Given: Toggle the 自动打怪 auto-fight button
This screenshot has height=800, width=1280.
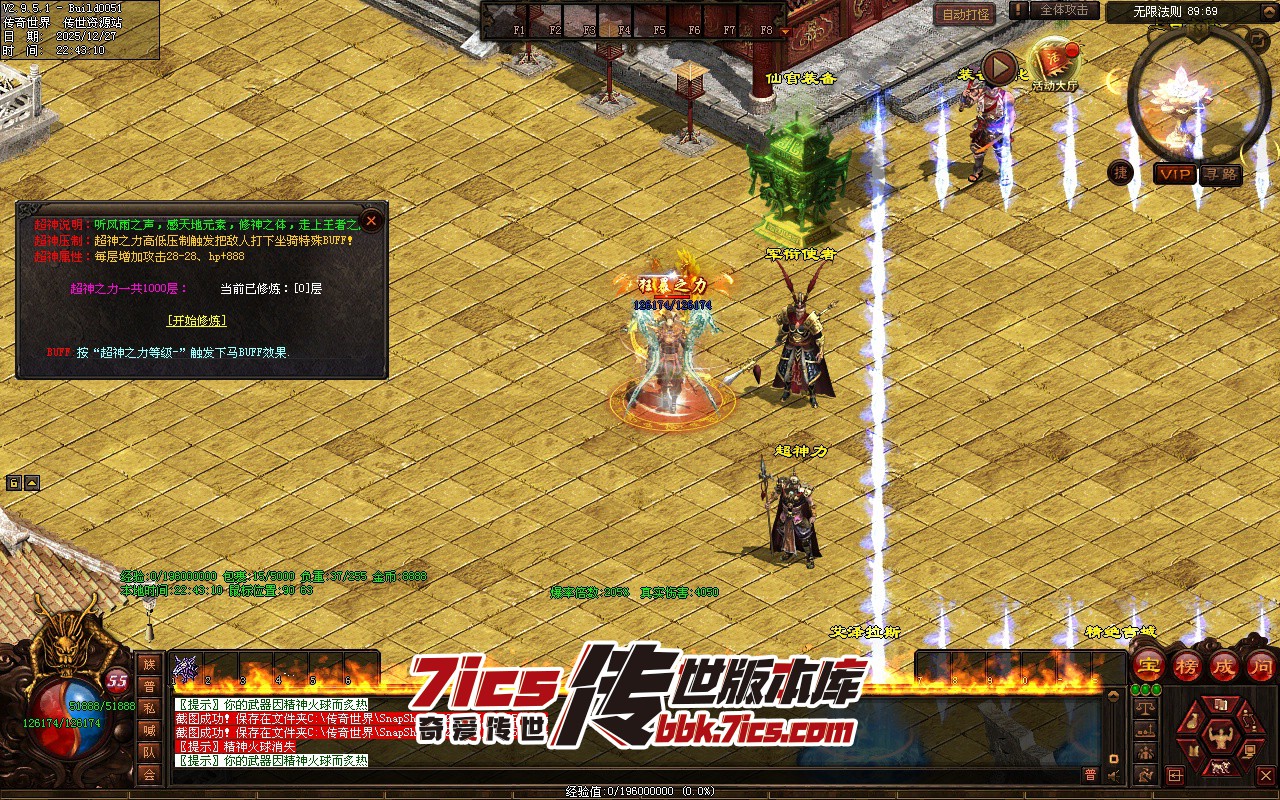Looking at the screenshot, I should 966,14.
